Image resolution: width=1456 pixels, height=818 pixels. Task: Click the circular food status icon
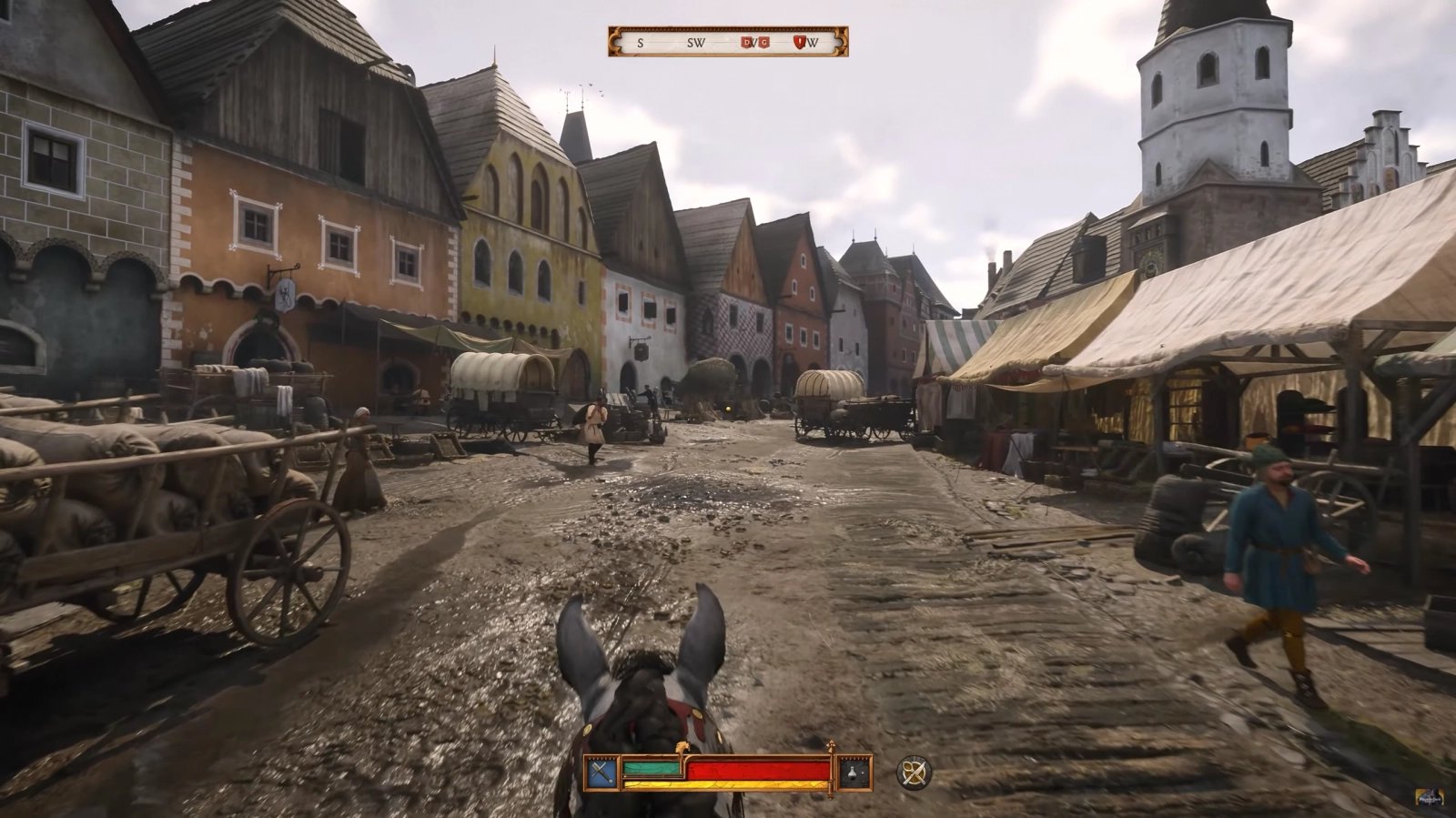[913, 772]
